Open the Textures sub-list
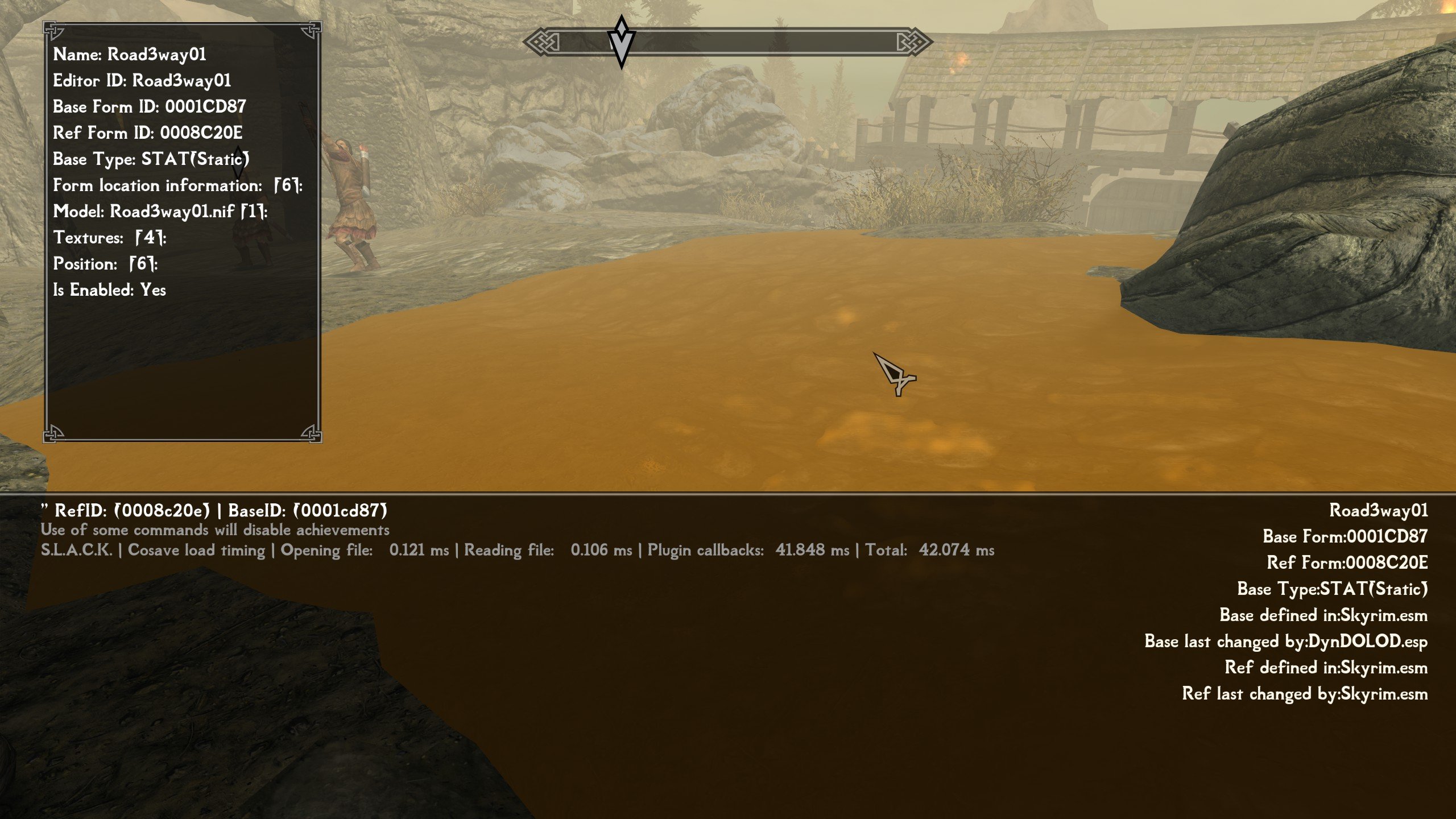The width and height of the screenshot is (1456, 819). coord(110,238)
